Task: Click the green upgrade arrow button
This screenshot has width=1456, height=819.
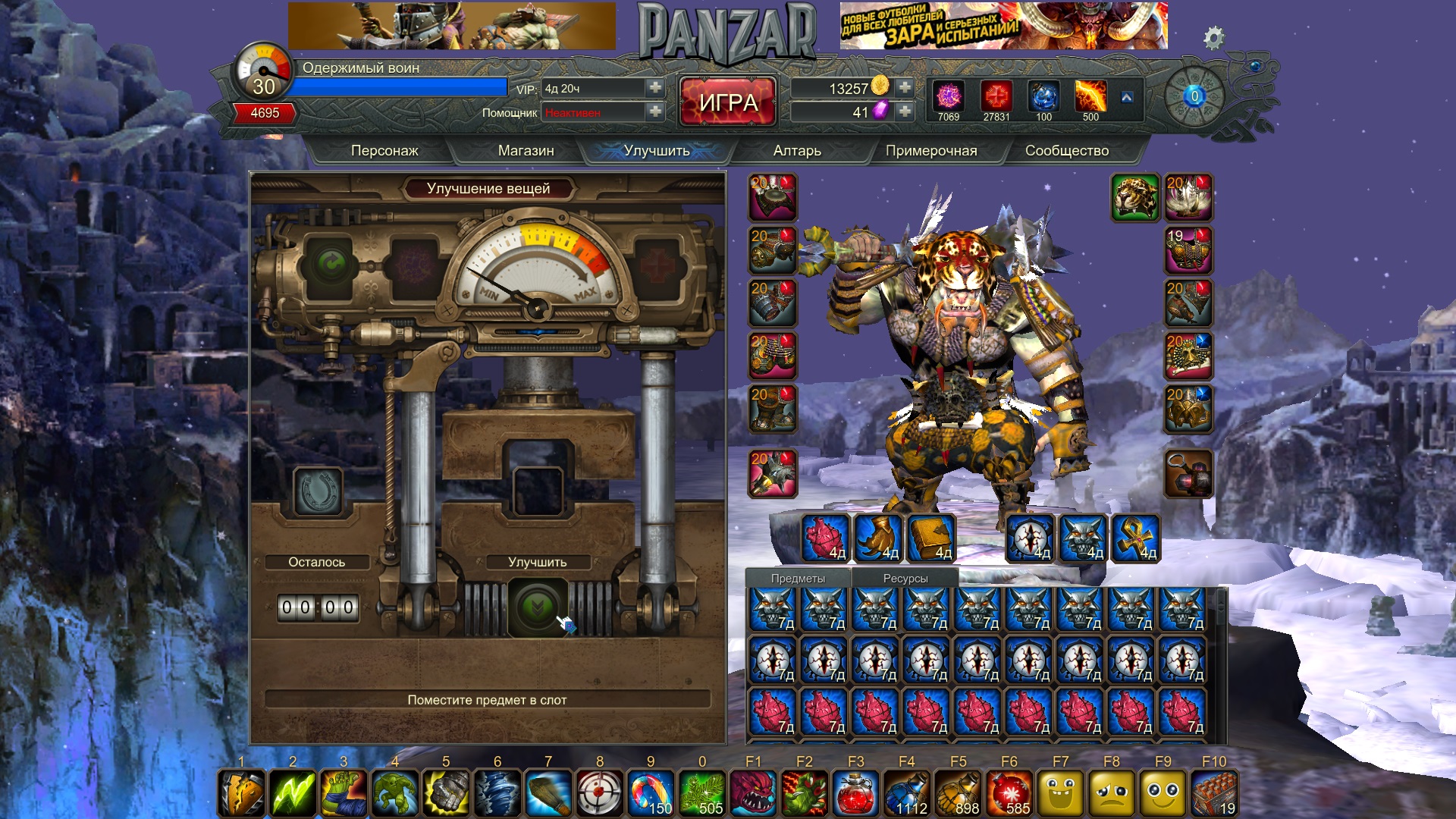Action: coord(537,607)
